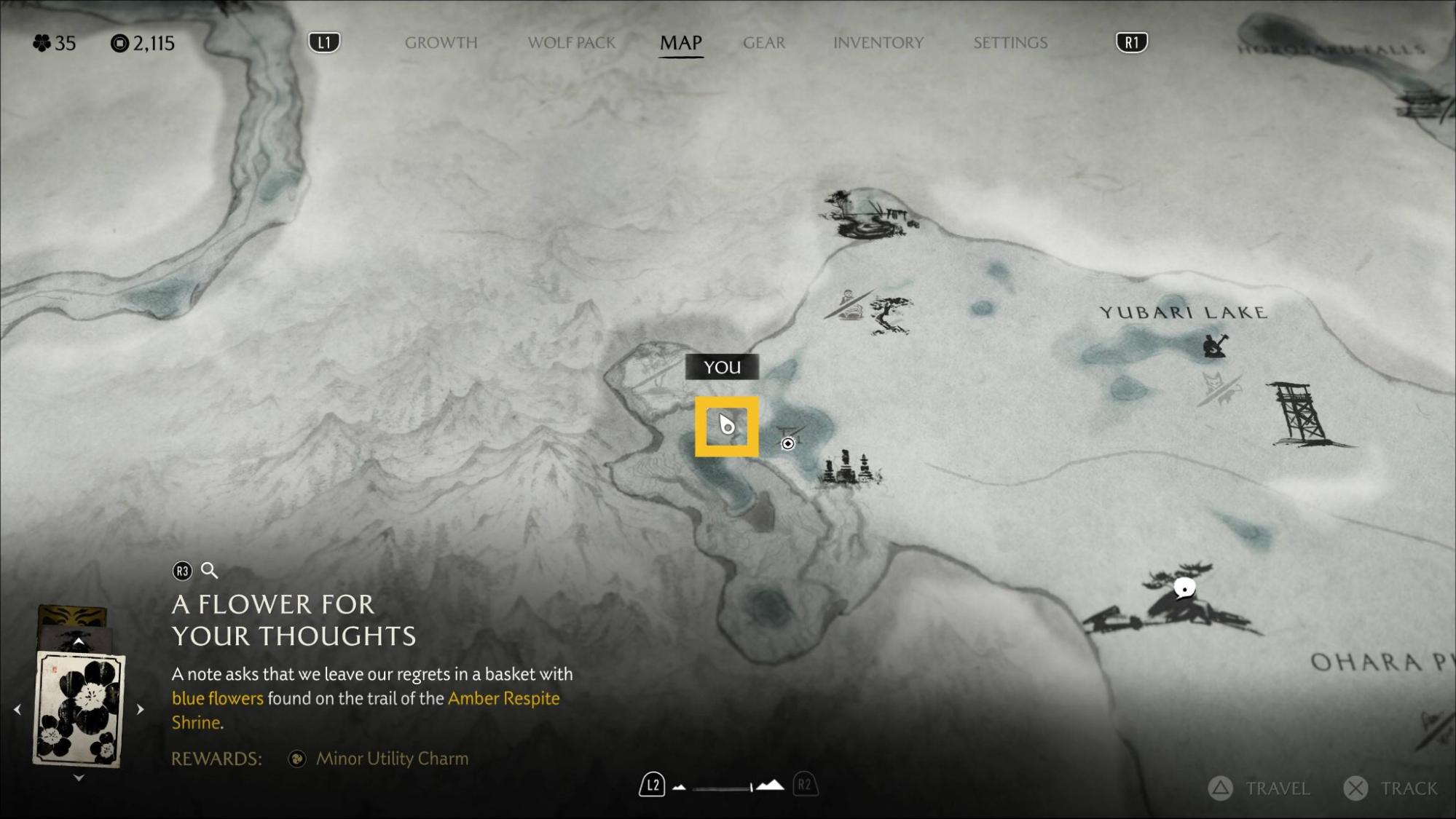Show the previous quest card with left arrow
Image resolution: width=1456 pixels, height=819 pixels.
tap(17, 708)
